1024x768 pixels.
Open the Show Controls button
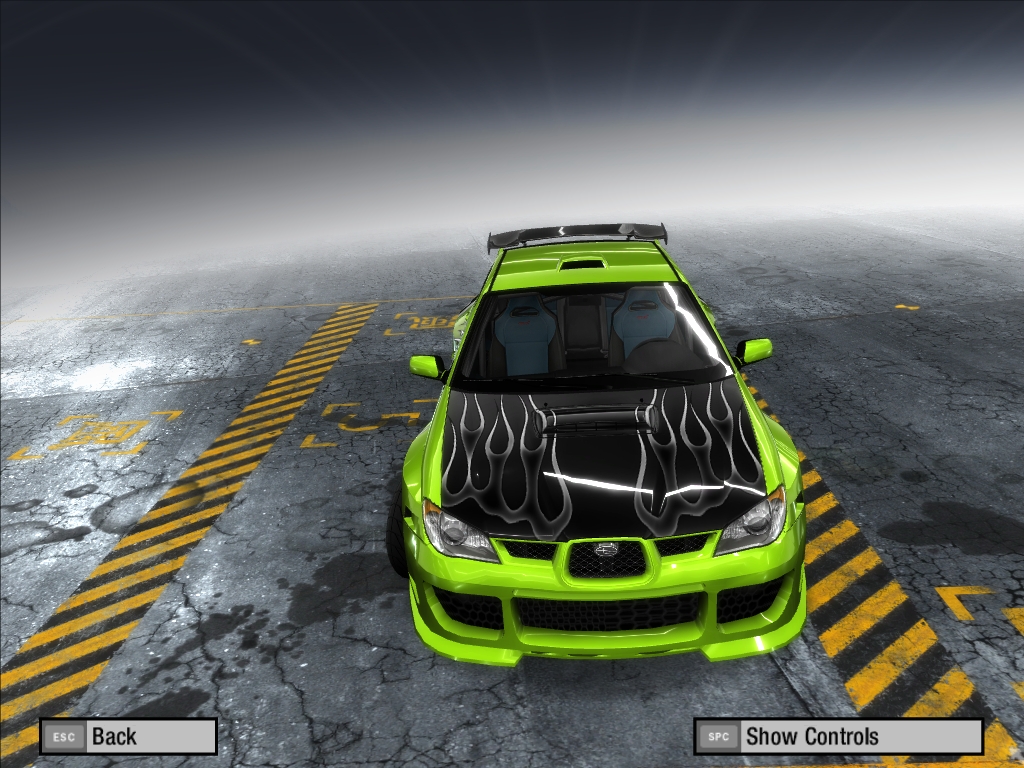838,737
